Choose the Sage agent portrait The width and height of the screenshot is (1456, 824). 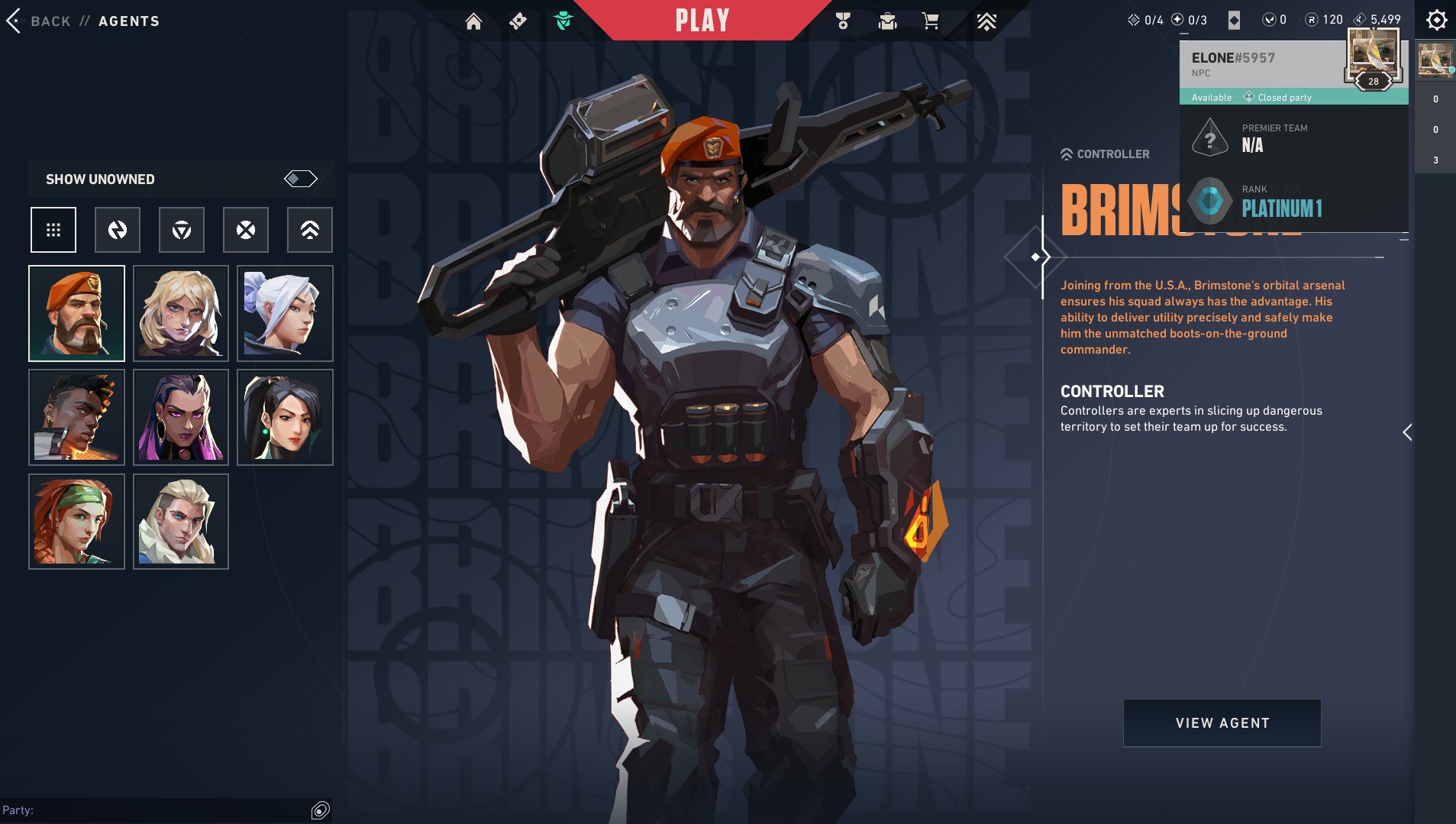tap(285, 417)
